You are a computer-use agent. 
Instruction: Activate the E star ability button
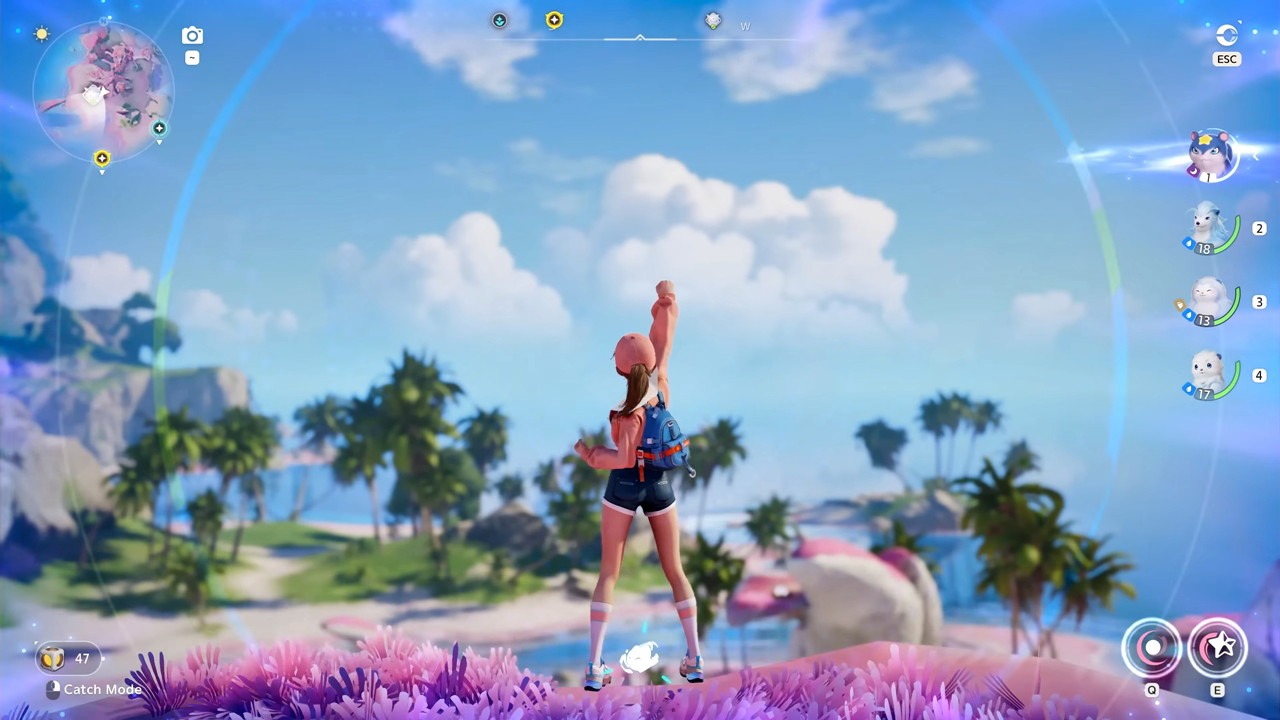click(x=1218, y=648)
